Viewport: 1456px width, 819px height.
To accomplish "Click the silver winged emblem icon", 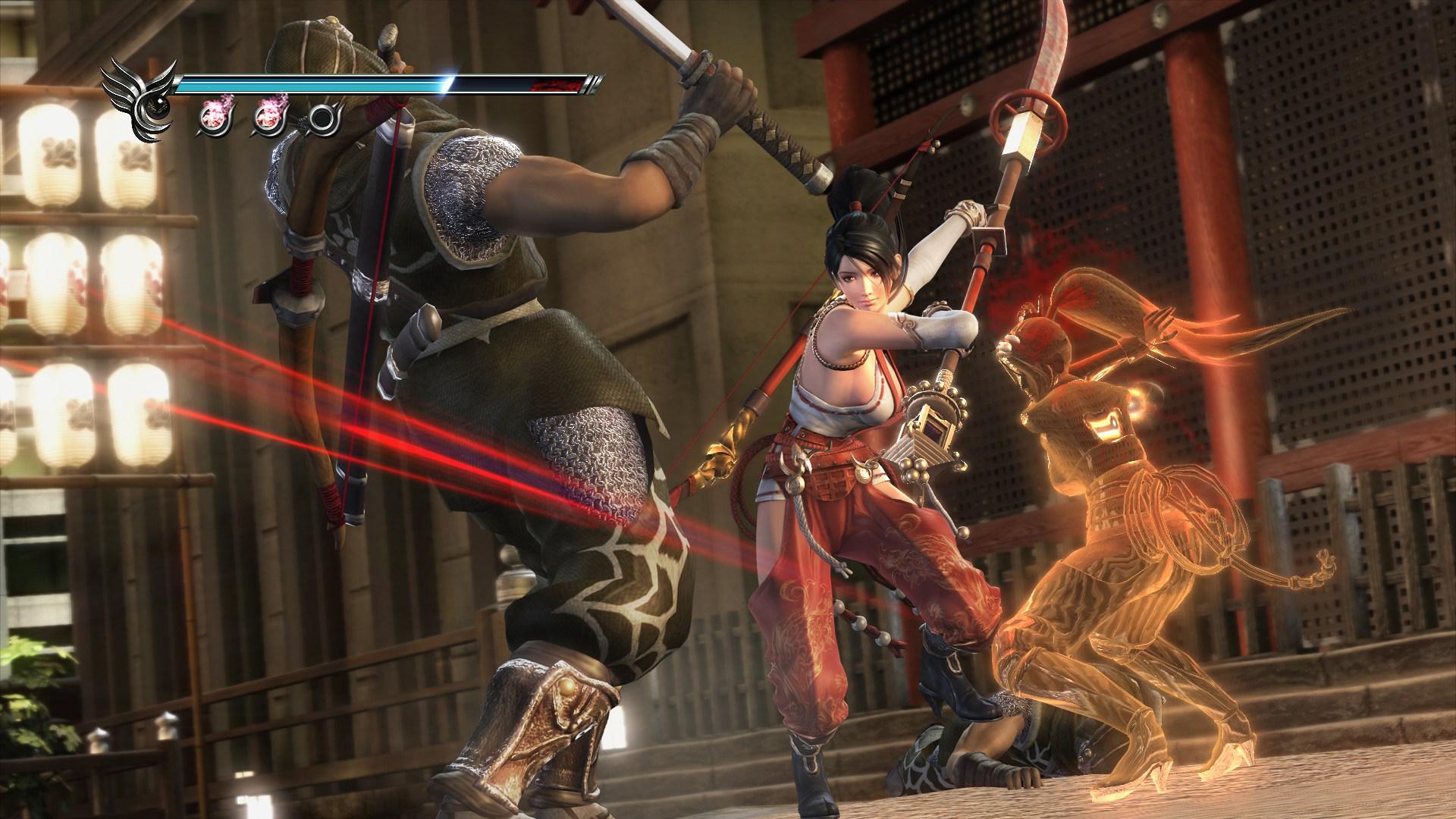I will point(138,99).
